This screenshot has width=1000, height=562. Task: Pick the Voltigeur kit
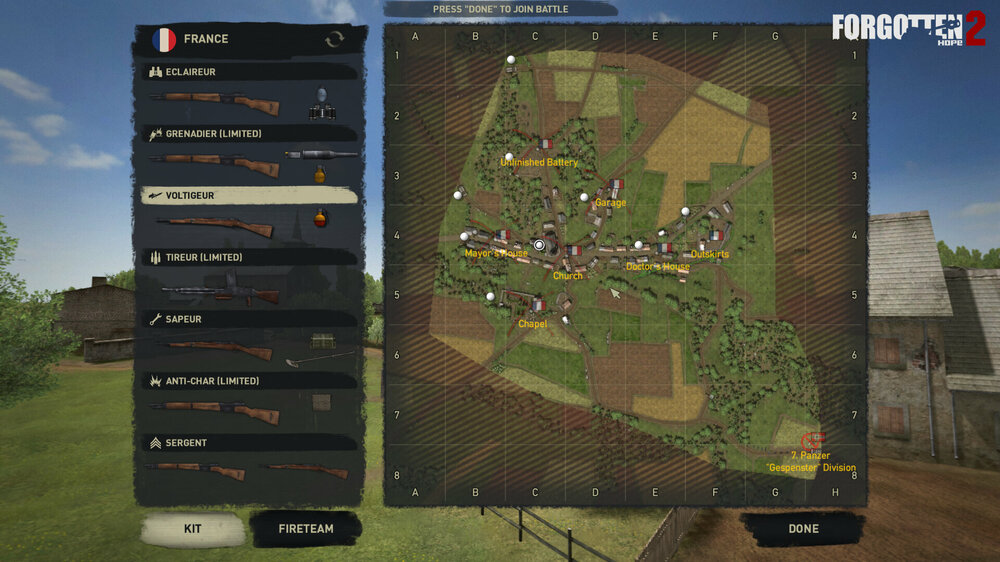[250, 196]
